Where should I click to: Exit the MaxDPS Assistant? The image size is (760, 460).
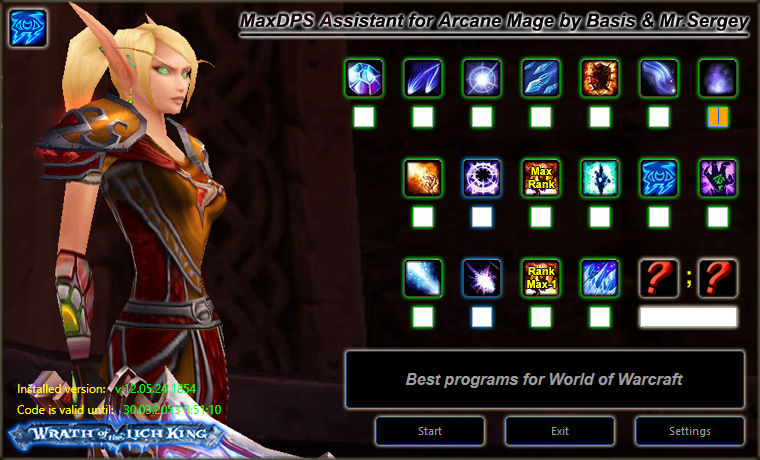point(560,431)
